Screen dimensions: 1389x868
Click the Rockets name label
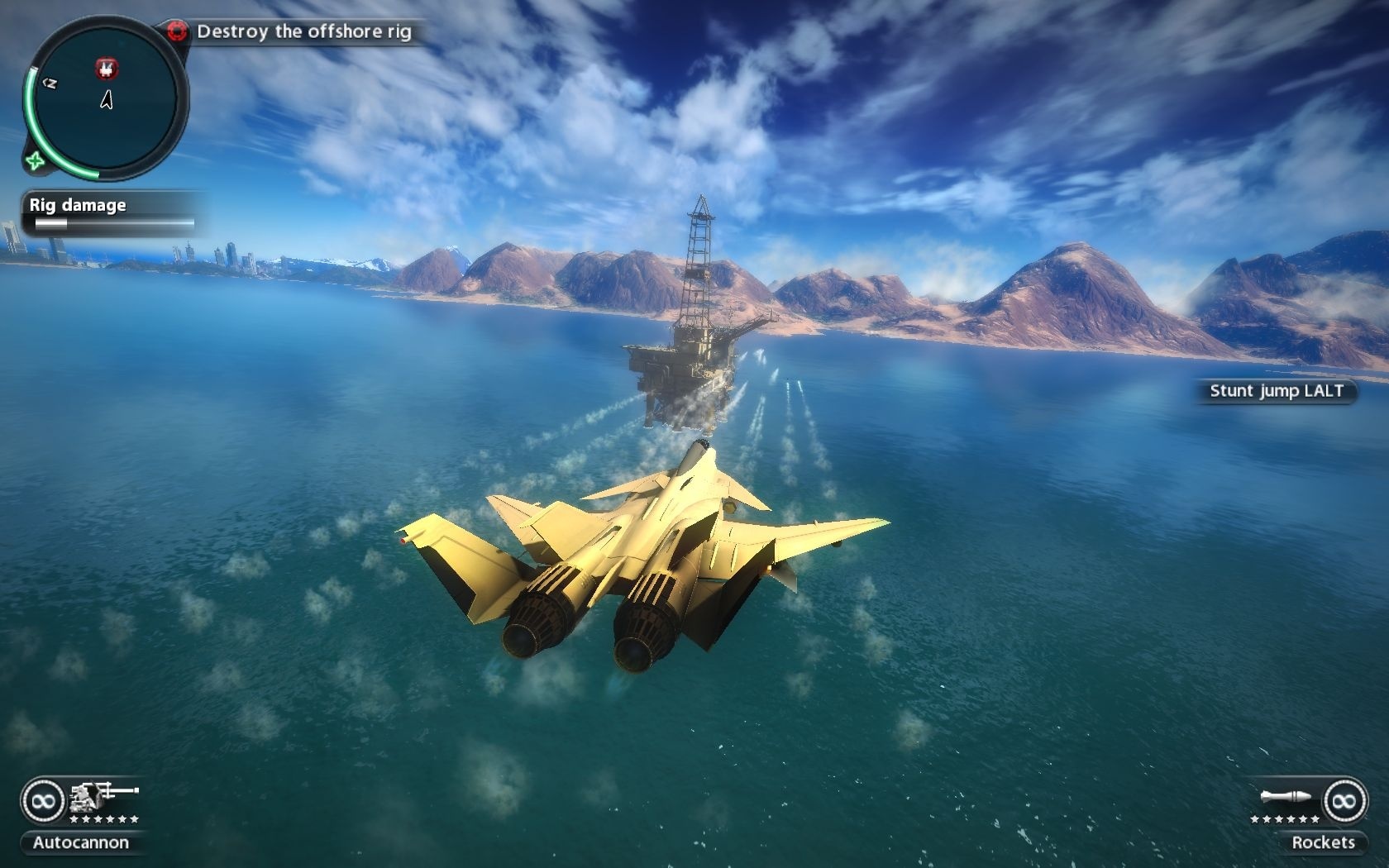coord(1323,842)
